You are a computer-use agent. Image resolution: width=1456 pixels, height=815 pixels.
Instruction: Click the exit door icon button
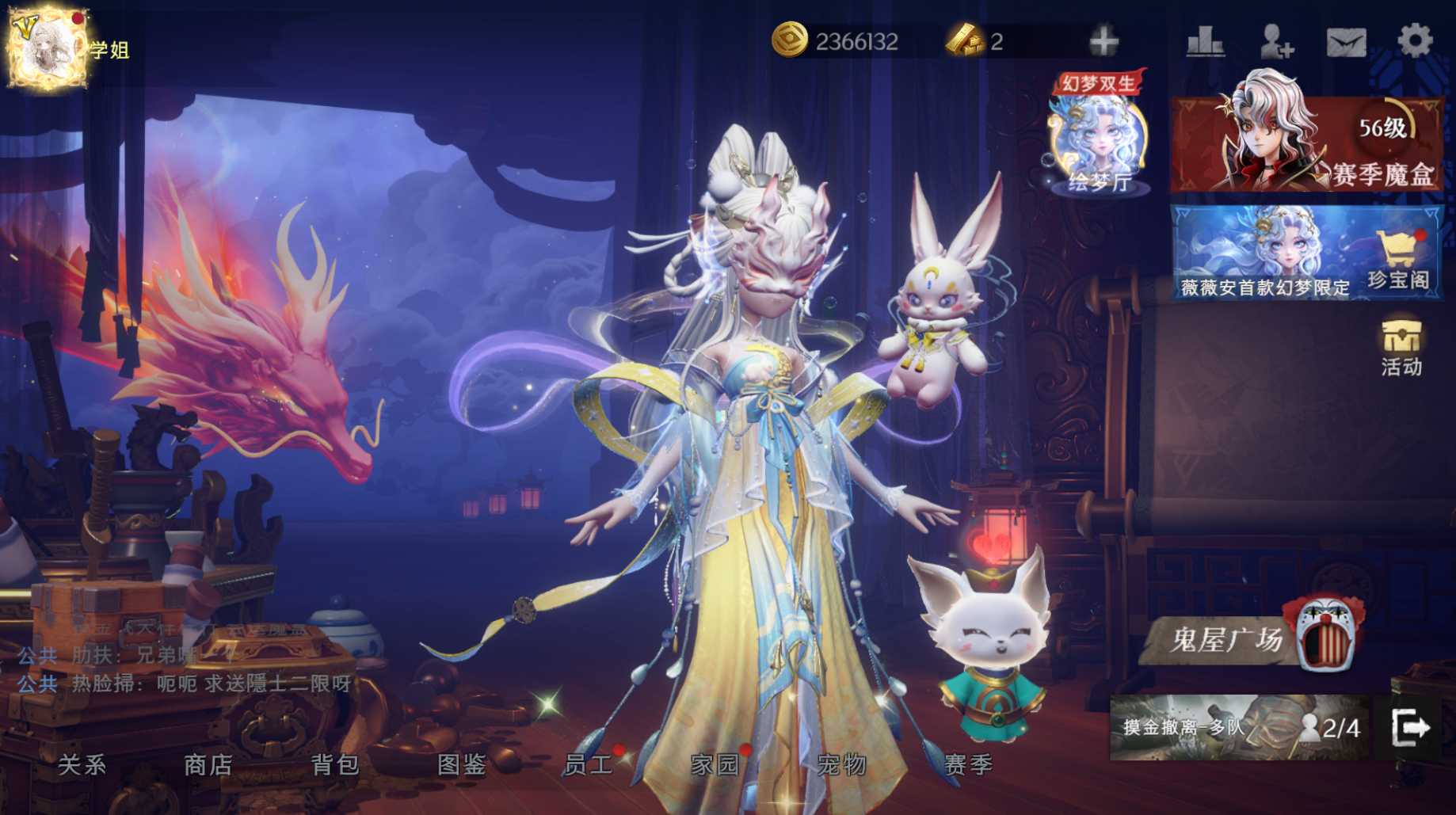pos(1410,727)
